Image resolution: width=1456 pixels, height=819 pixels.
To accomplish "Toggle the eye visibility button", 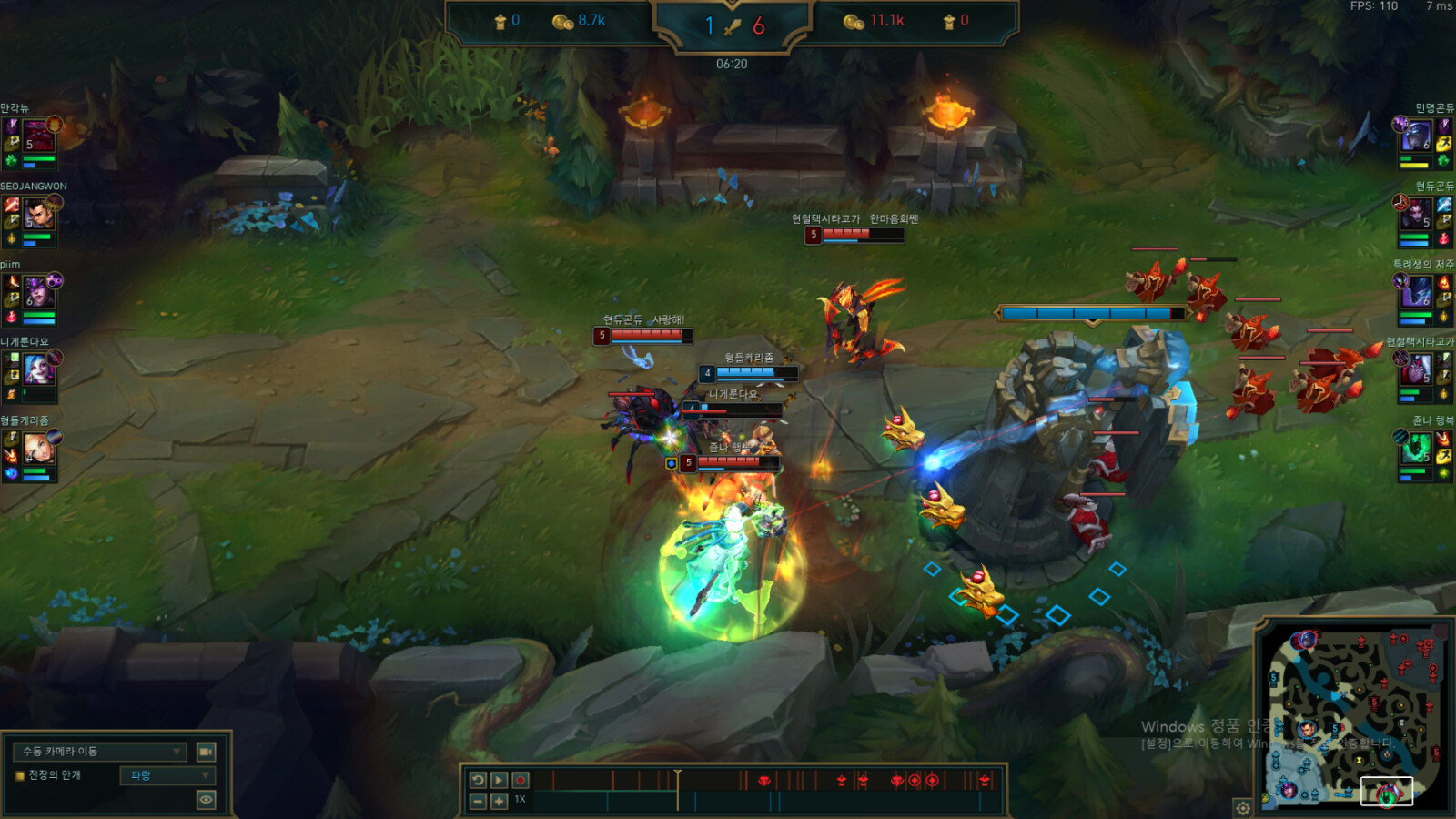I will coord(207,800).
